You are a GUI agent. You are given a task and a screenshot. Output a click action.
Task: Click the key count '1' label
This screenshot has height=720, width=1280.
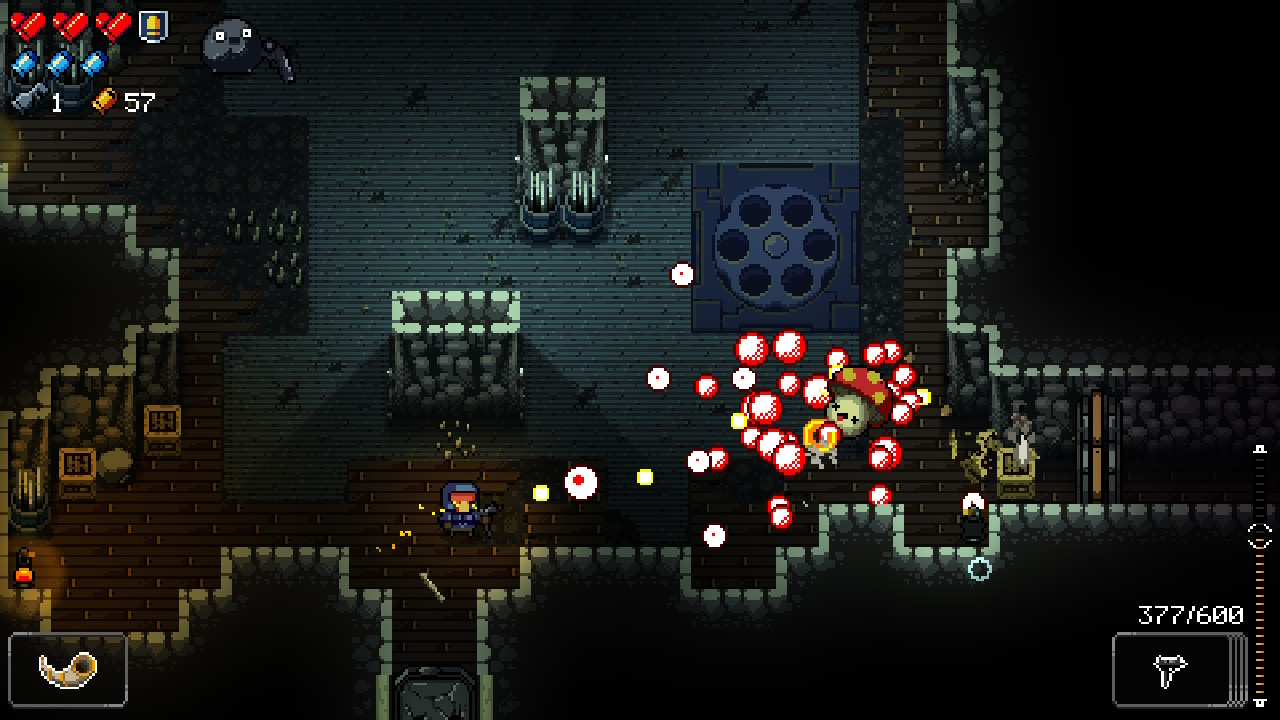[x=57, y=100]
